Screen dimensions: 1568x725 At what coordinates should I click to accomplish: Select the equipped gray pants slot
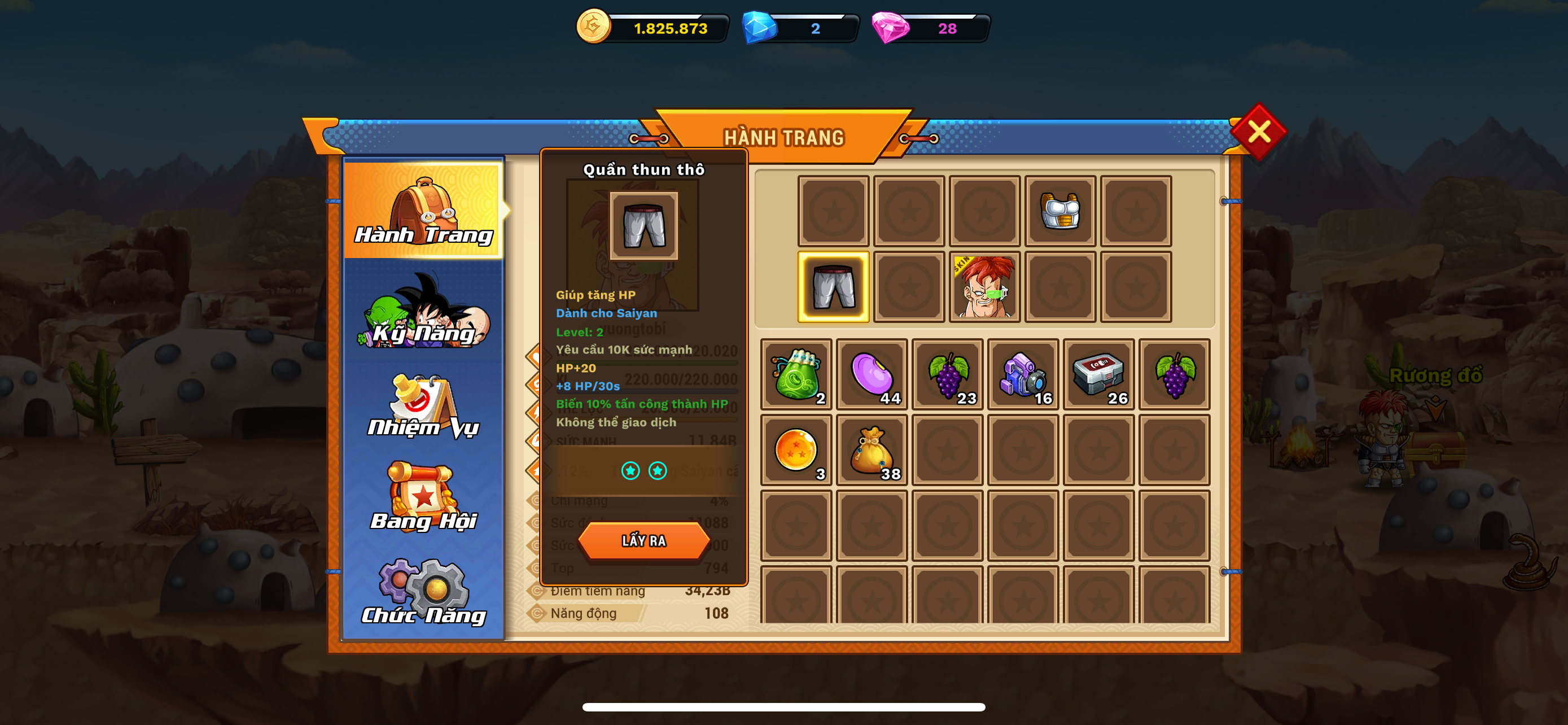click(833, 287)
